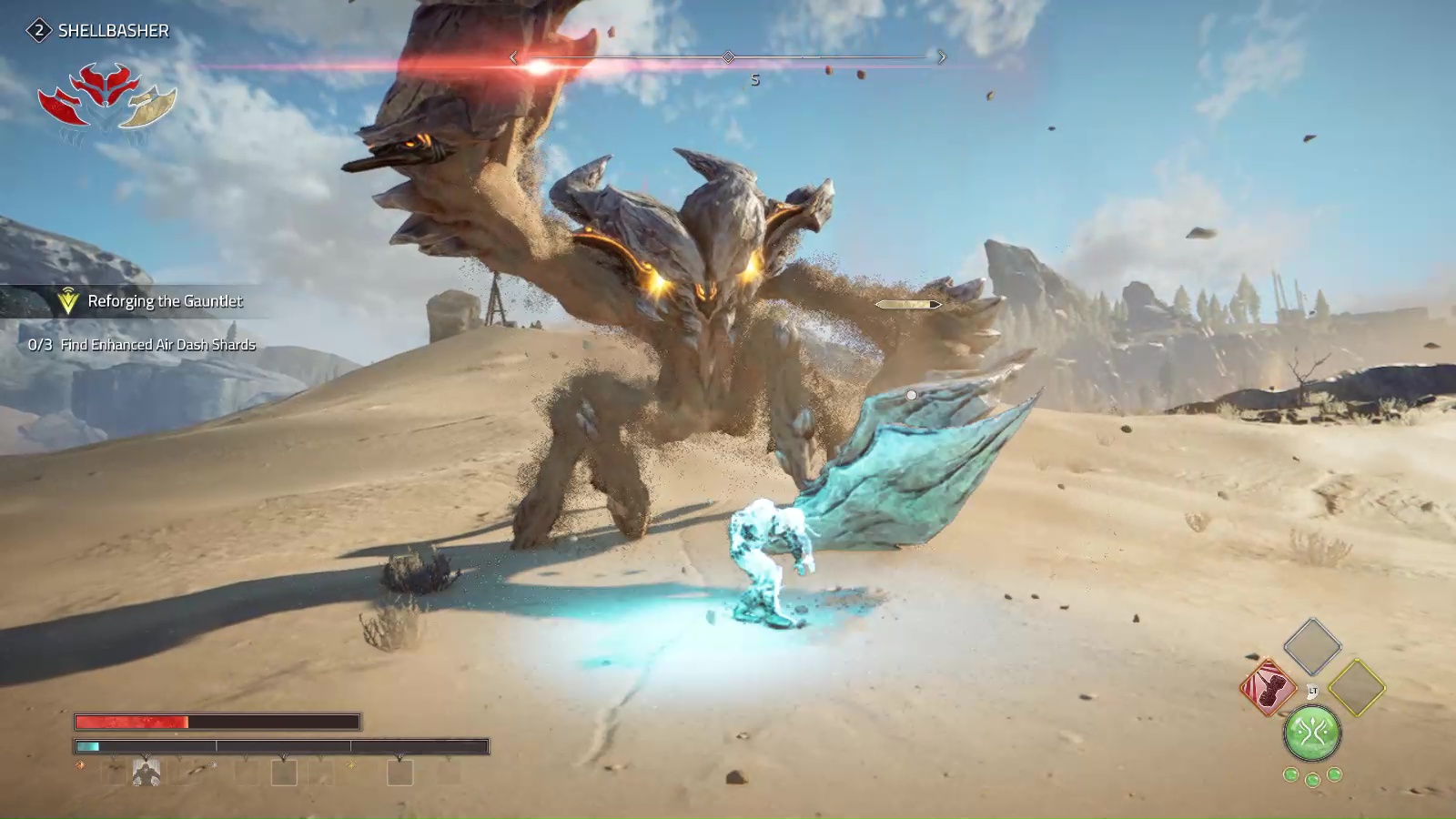Viewport: 1456px width, 819px height.
Task: Use the green life stone orb
Action: click(x=1311, y=733)
